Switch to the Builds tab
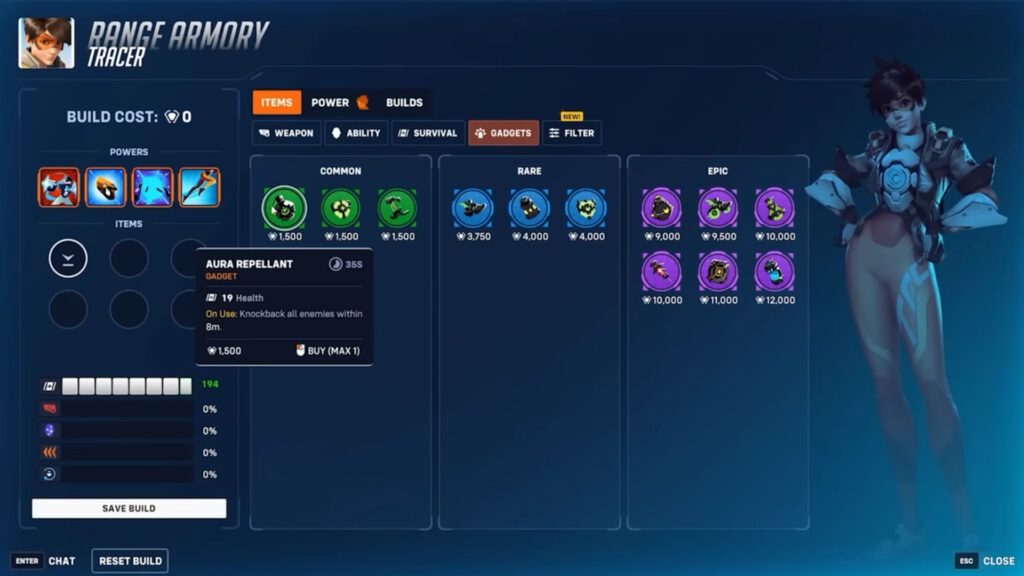 click(404, 102)
